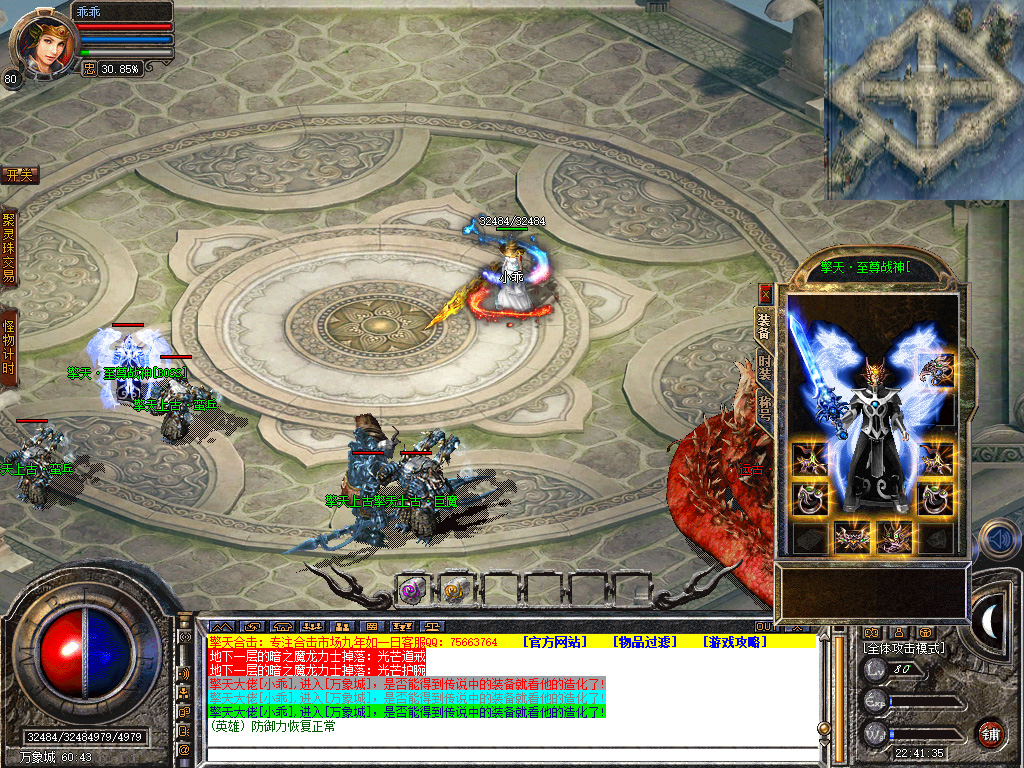Close the boss equipment panel
The width and height of the screenshot is (1024, 768).
click(x=766, y=293)
